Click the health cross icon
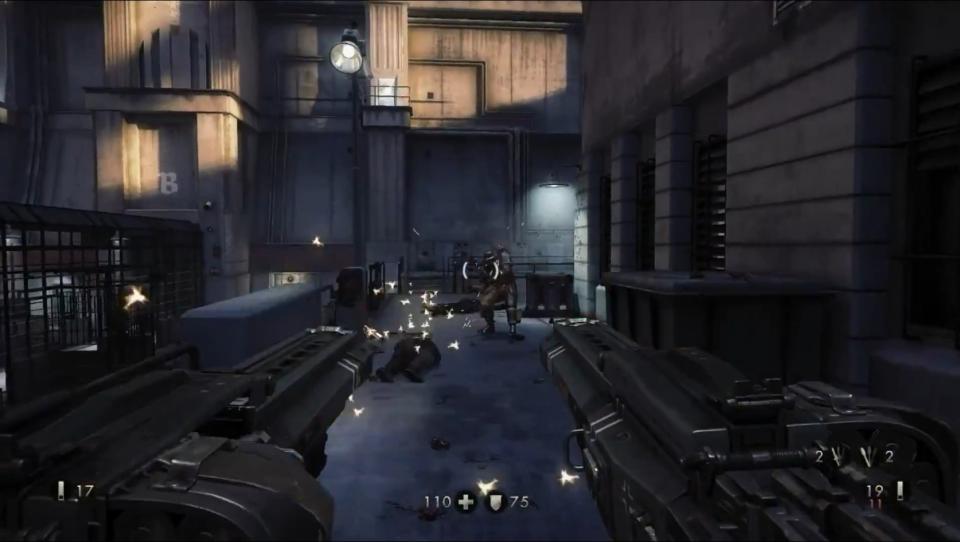 click(x=465, y=502)
